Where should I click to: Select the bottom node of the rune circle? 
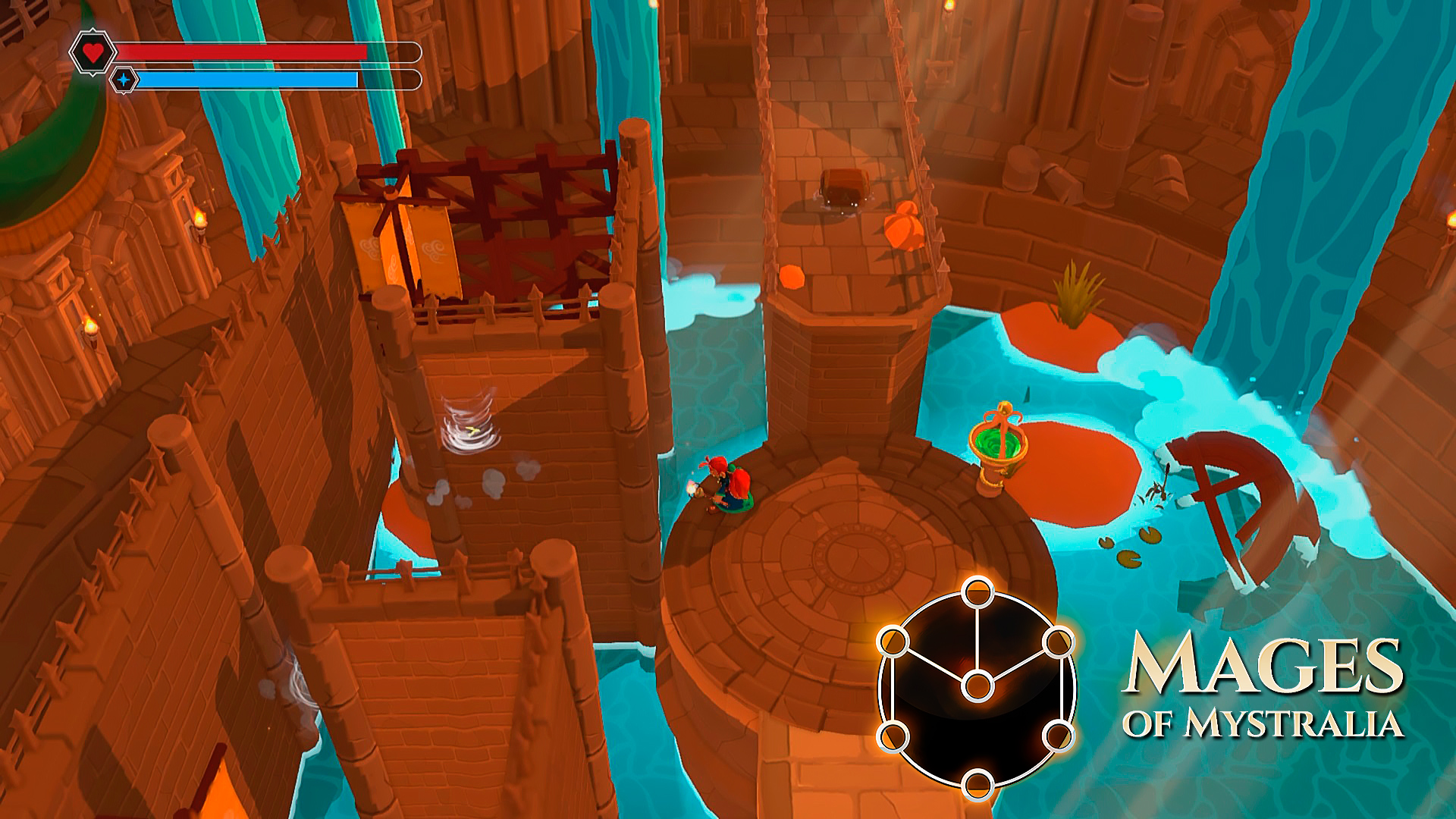[977, 785]
